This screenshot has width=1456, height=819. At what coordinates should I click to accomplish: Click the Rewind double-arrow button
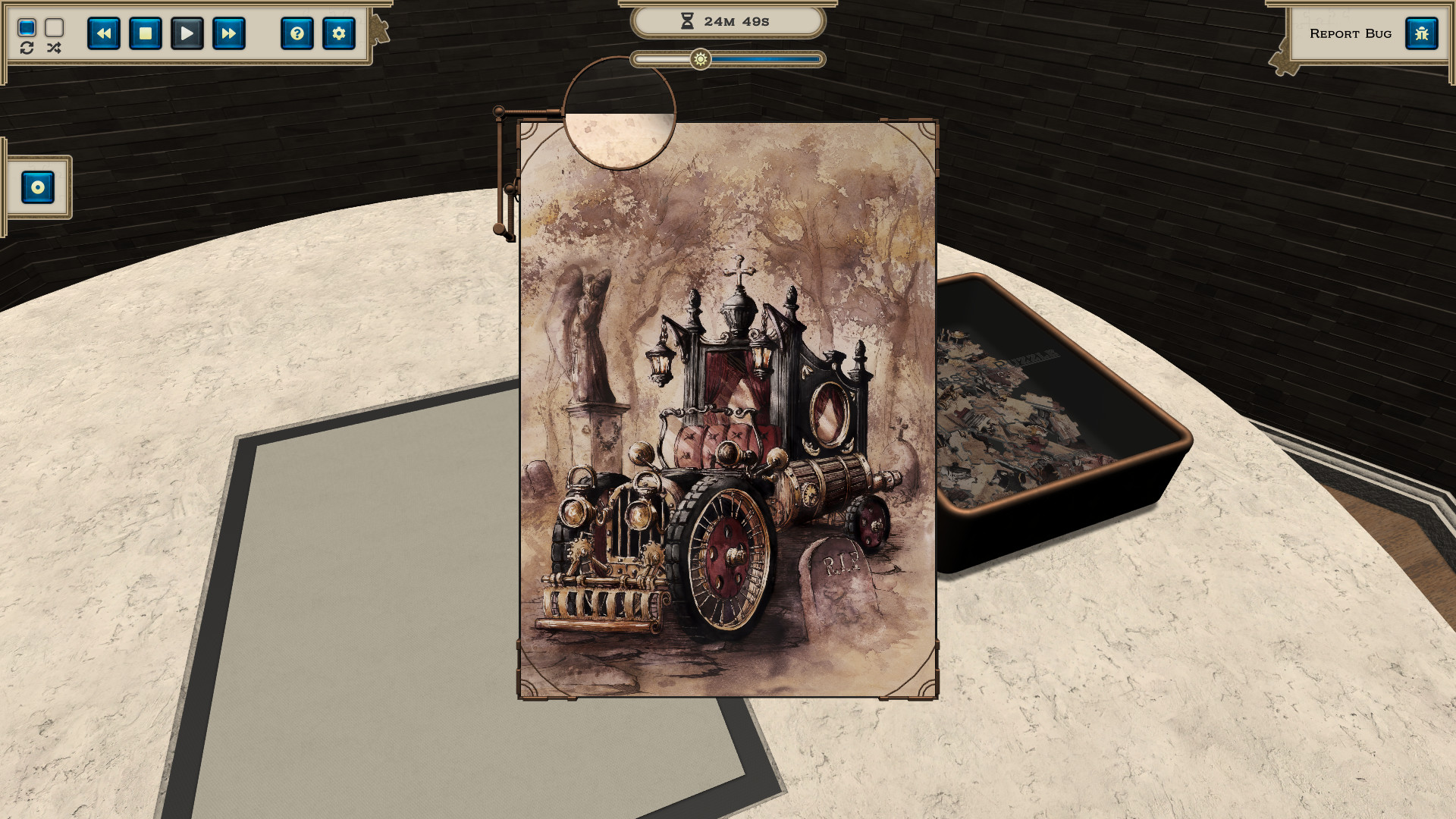[x=104, y=33]
